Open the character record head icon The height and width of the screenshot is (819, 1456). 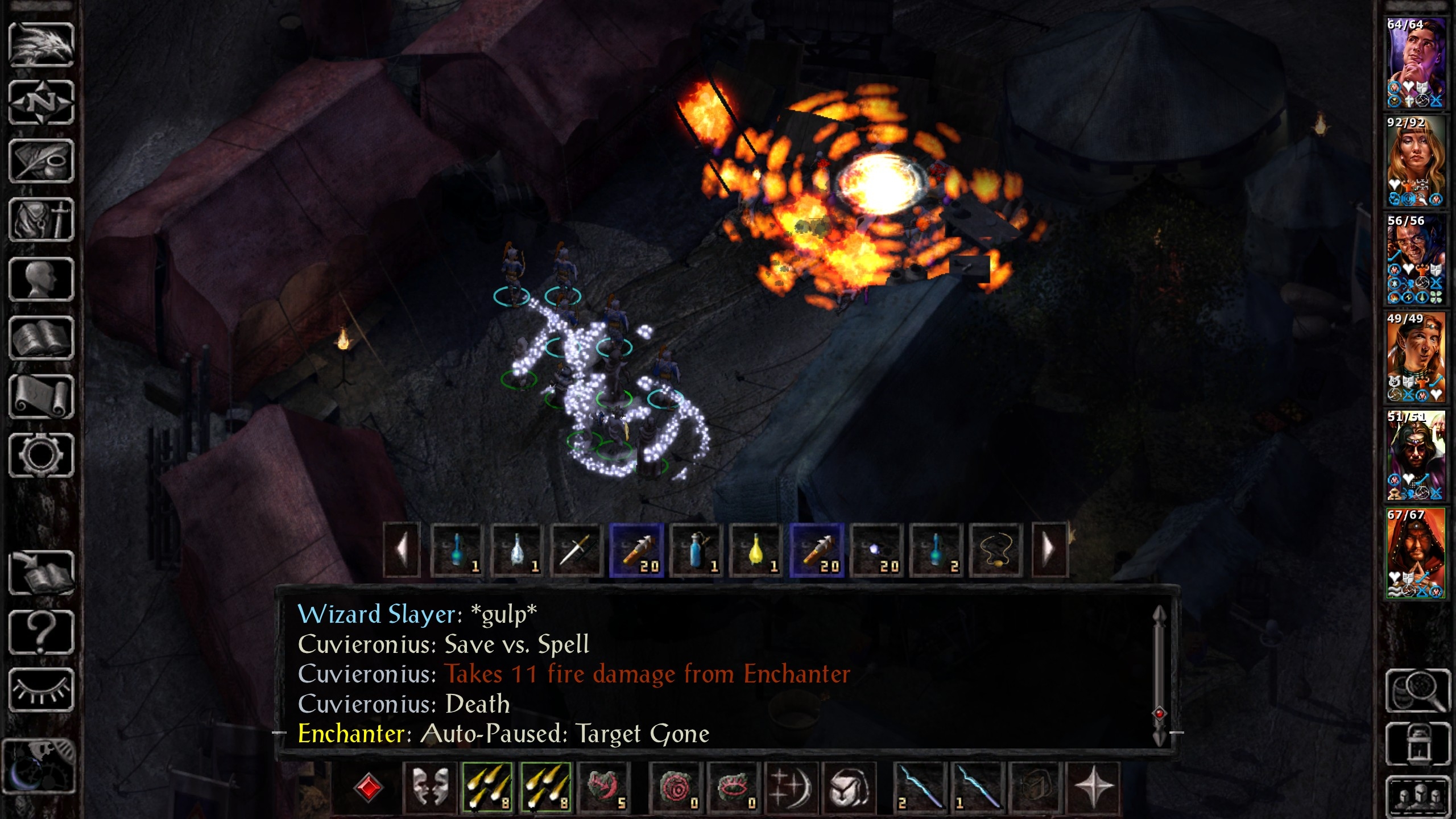(41, 279)
